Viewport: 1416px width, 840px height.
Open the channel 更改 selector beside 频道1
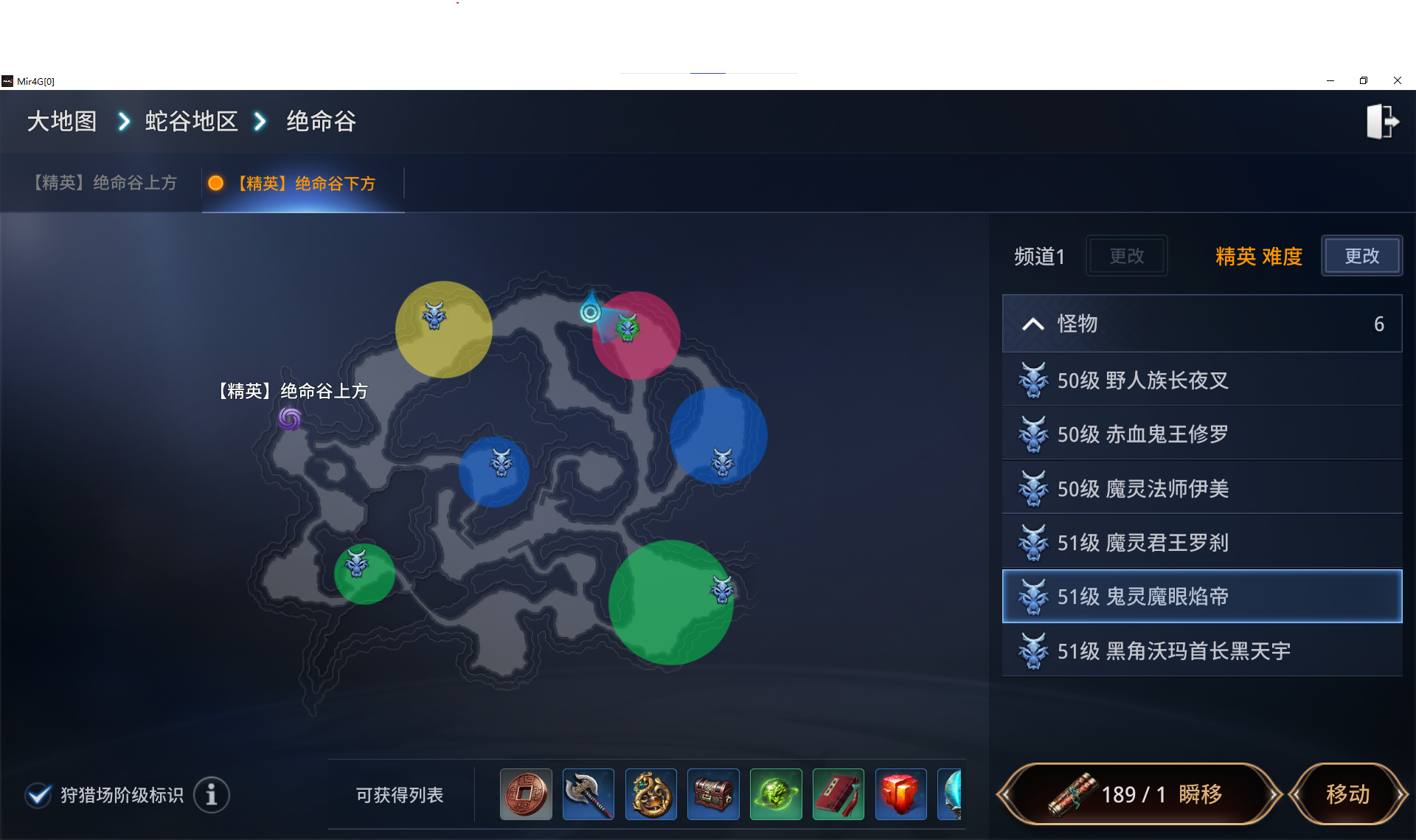(x=1126, y=256)
